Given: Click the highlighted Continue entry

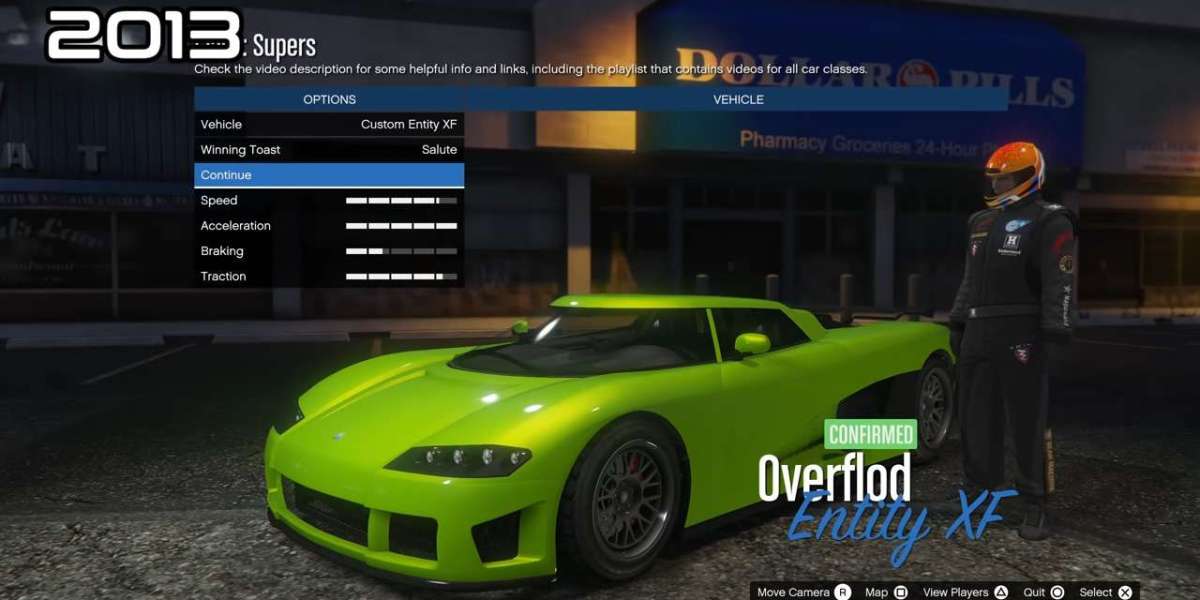Looking at the screenshot, I should pyautogui.click(x=329, y=175).
